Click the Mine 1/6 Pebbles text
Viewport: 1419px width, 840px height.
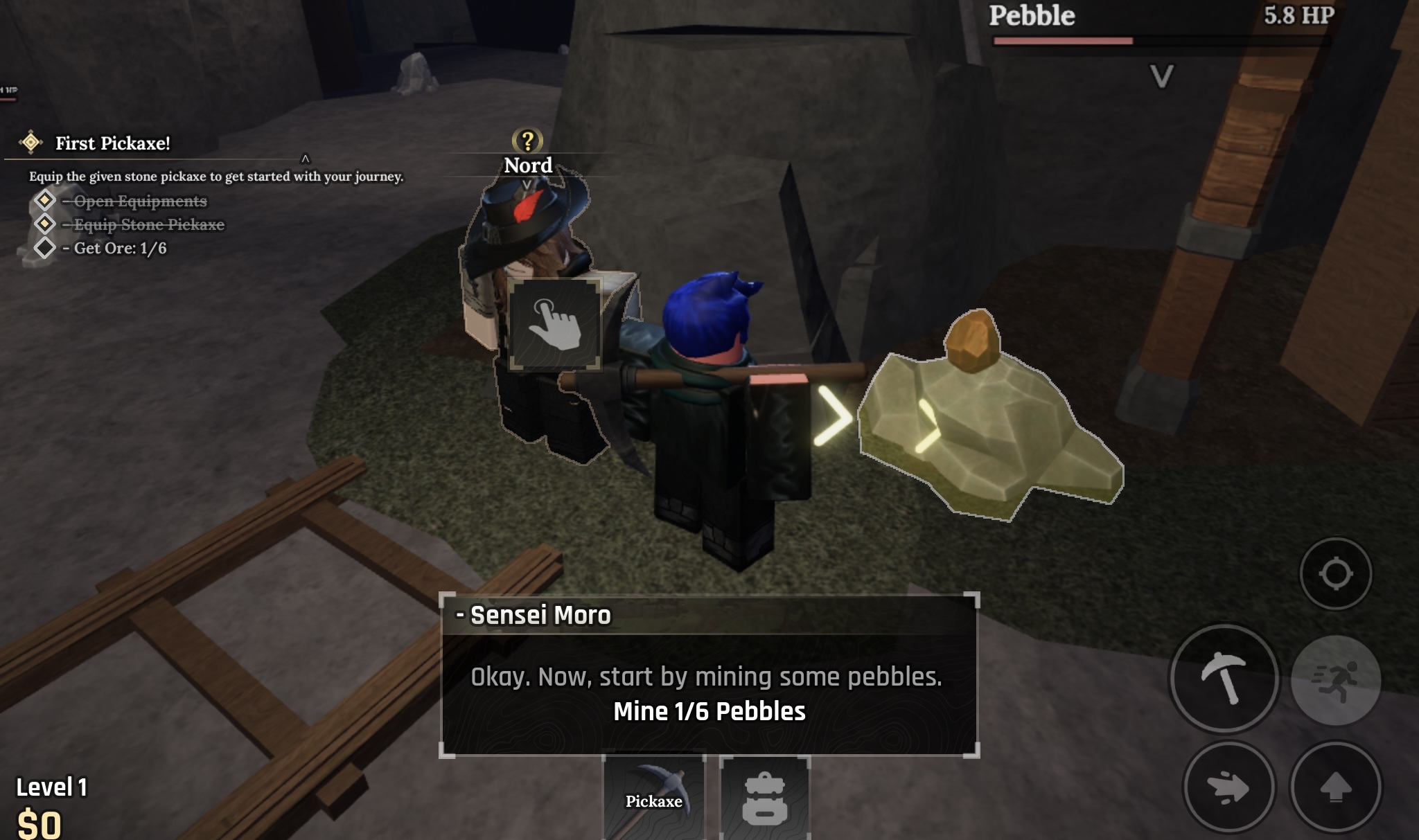(x=708, y=709)
